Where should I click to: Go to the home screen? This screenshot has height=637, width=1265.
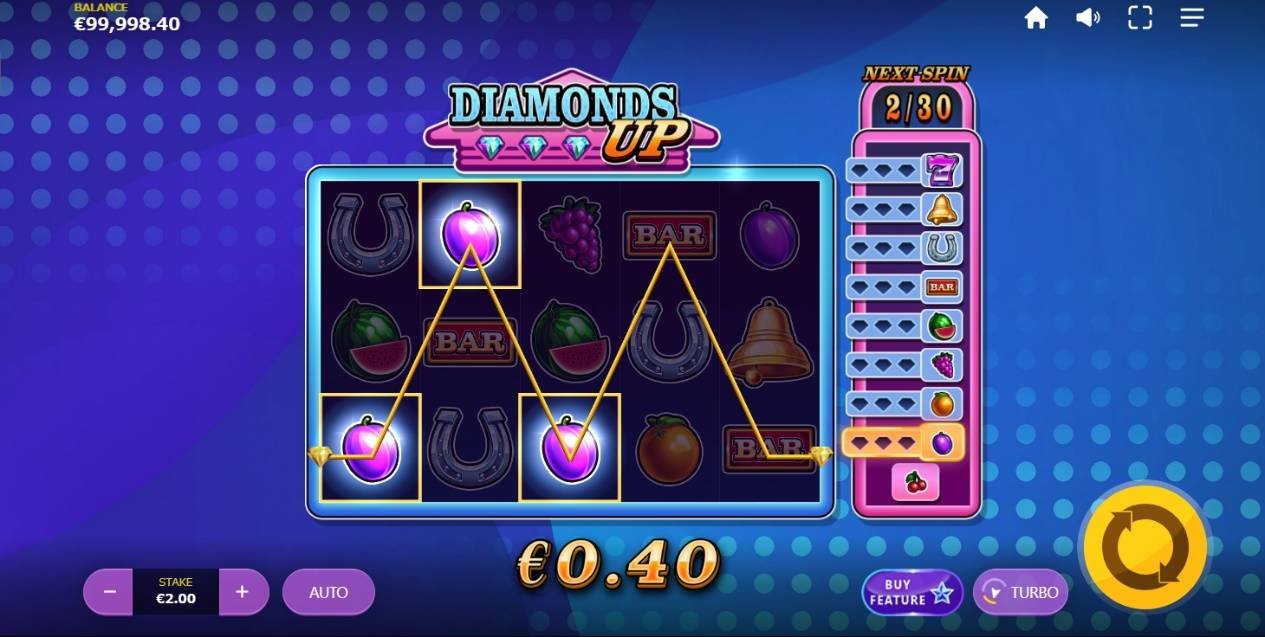coord(1036,18)
